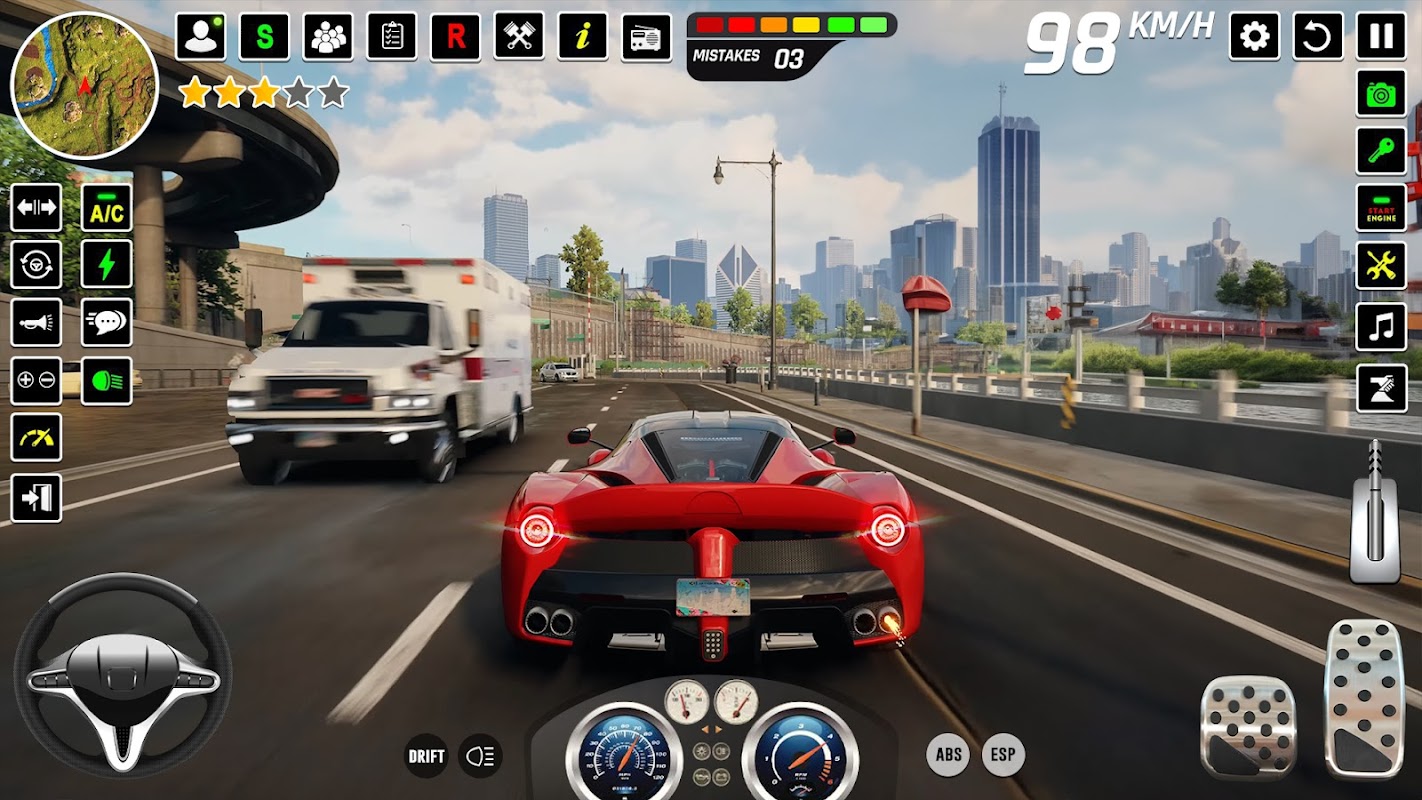Toggle music with the note icon

pyautogui.click(x=1381, y=327)
